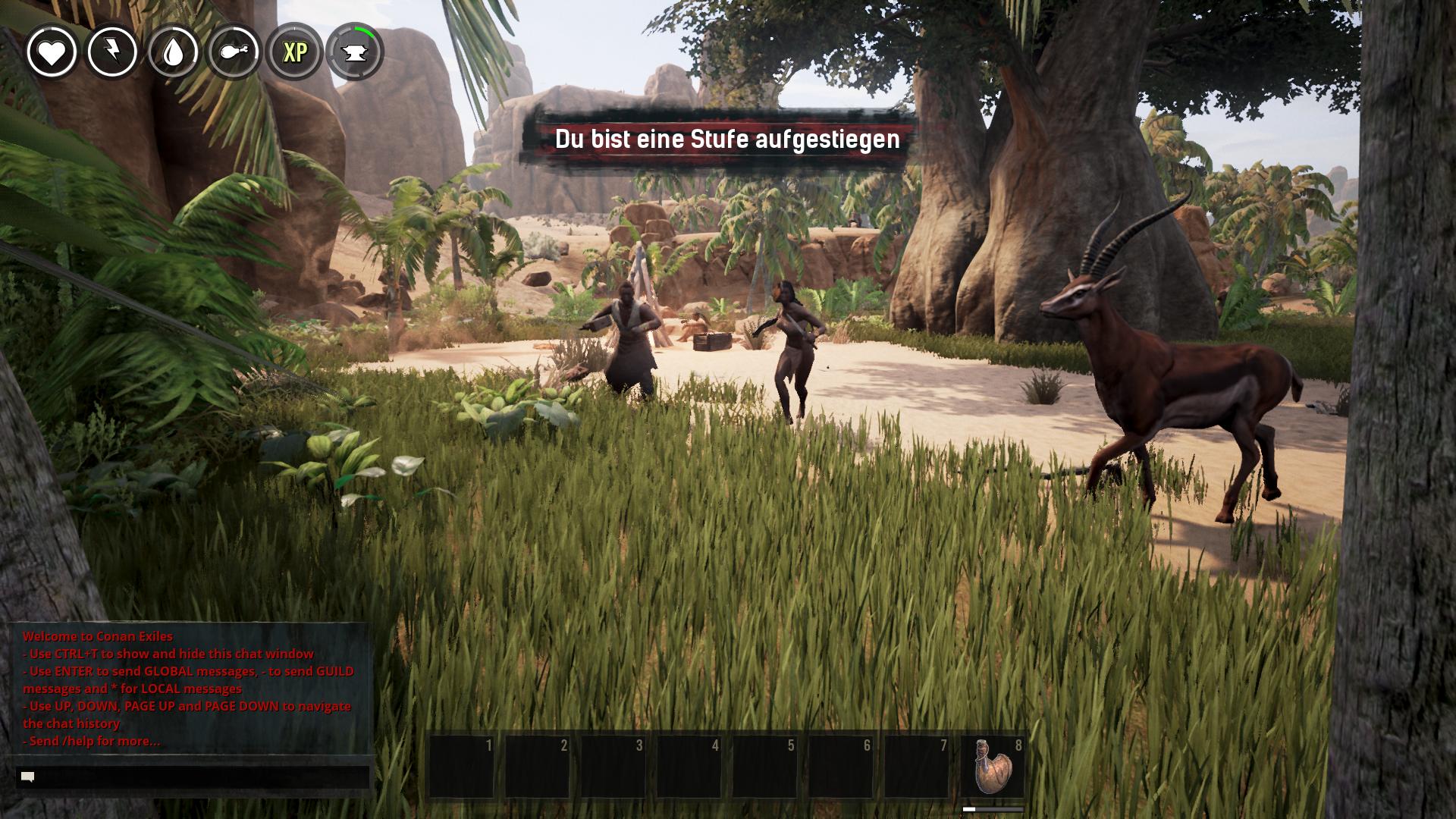The height and width of the screenshot is (819, 1456).
Task: Click the Welcome to Conan Exiles chat log
Action: 189,688
